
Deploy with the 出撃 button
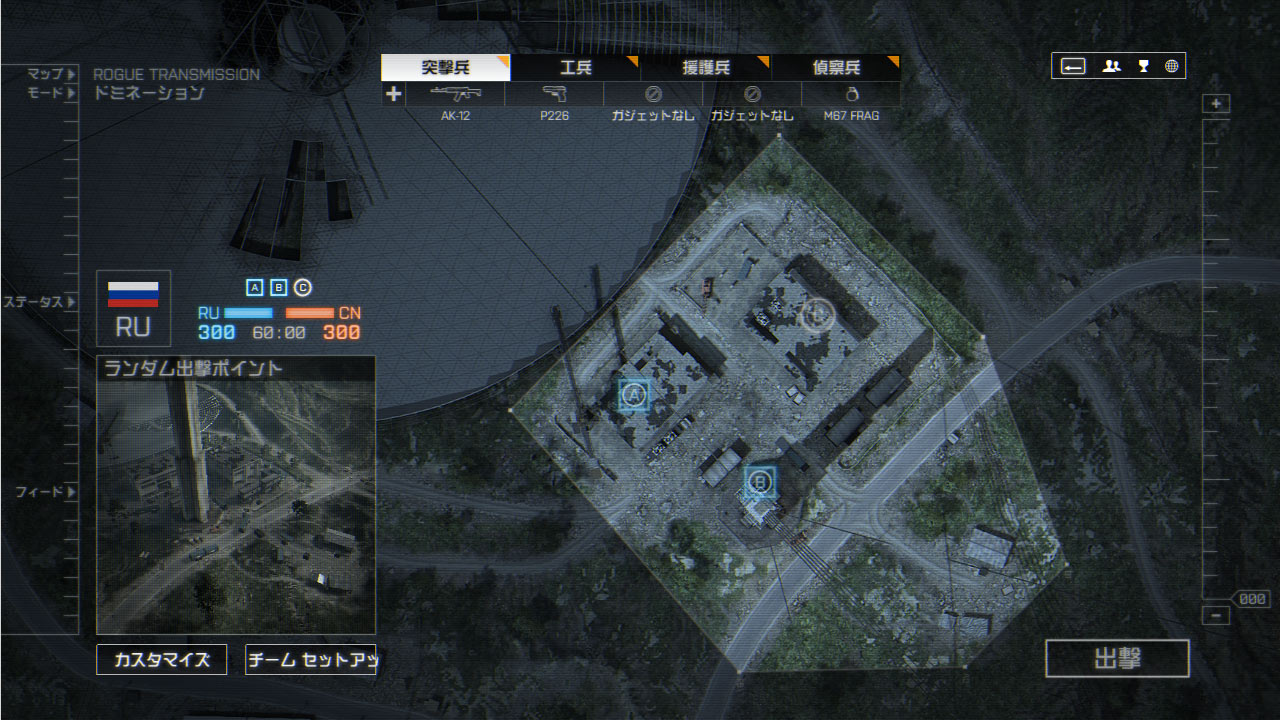pyautogui.click(x=1117, y=659)
